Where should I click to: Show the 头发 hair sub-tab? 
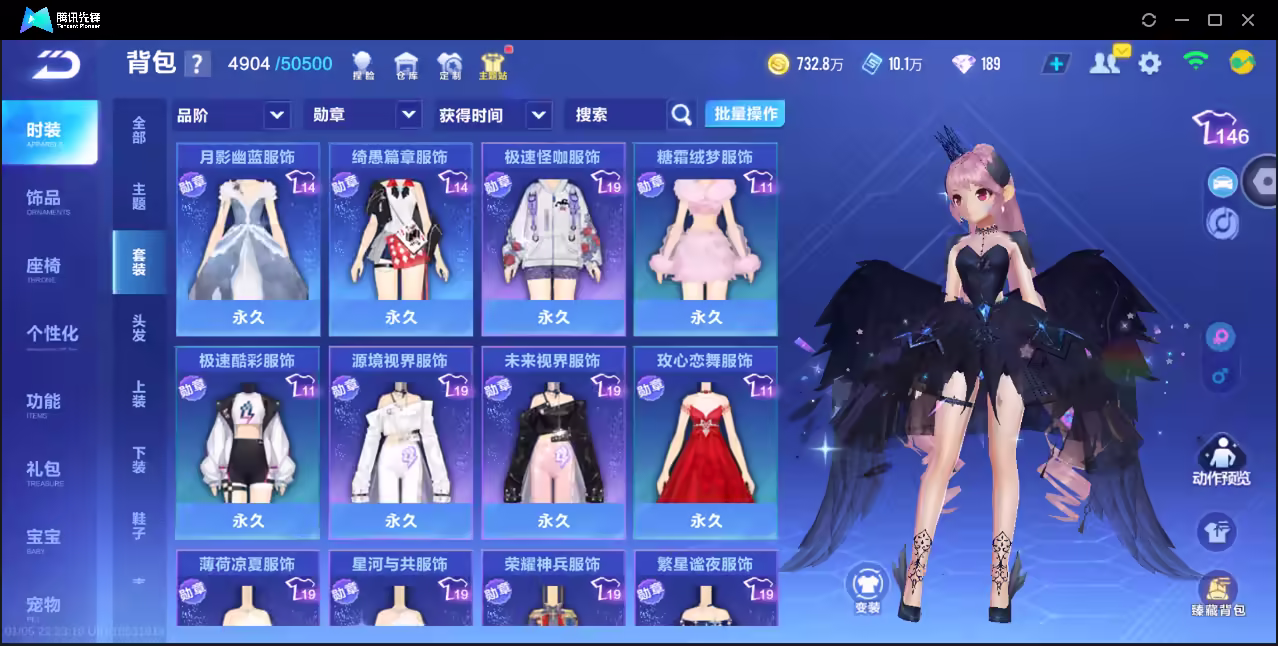click(x=139, y=328)
